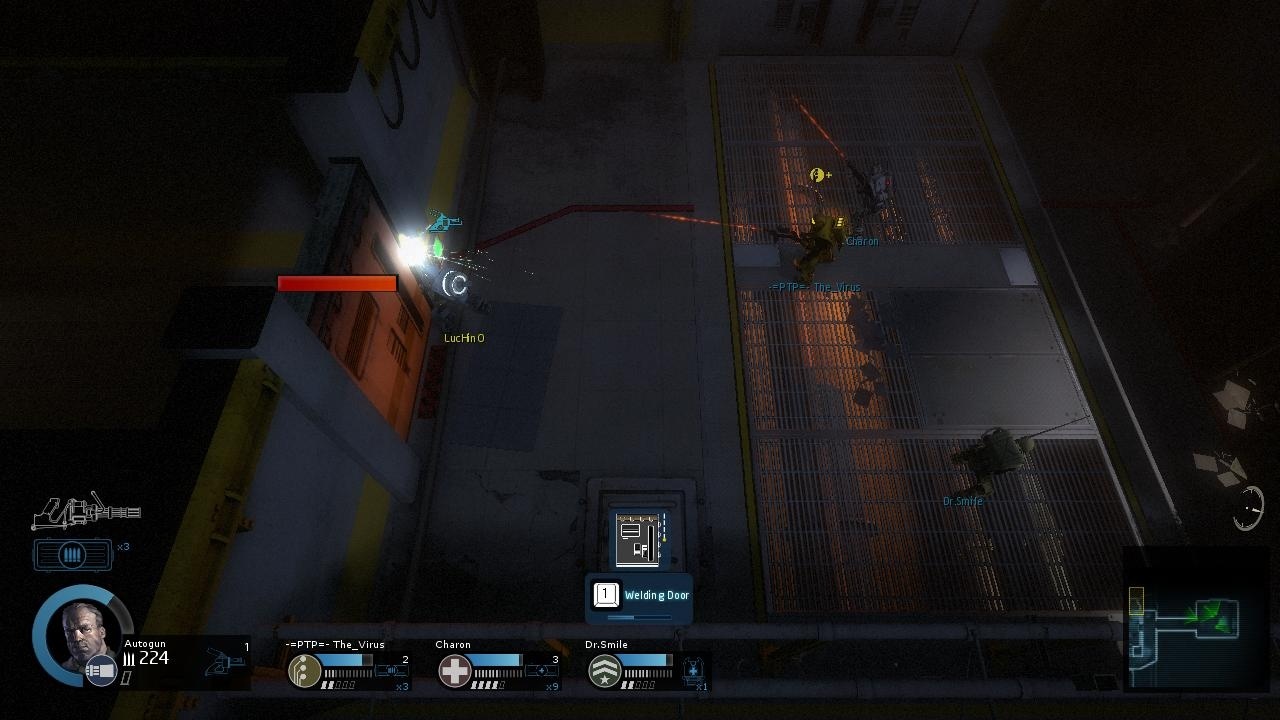The image size is (1280, 720).
Task: Click the yellow healing indicator above Charon
Action: click(818, 175)
